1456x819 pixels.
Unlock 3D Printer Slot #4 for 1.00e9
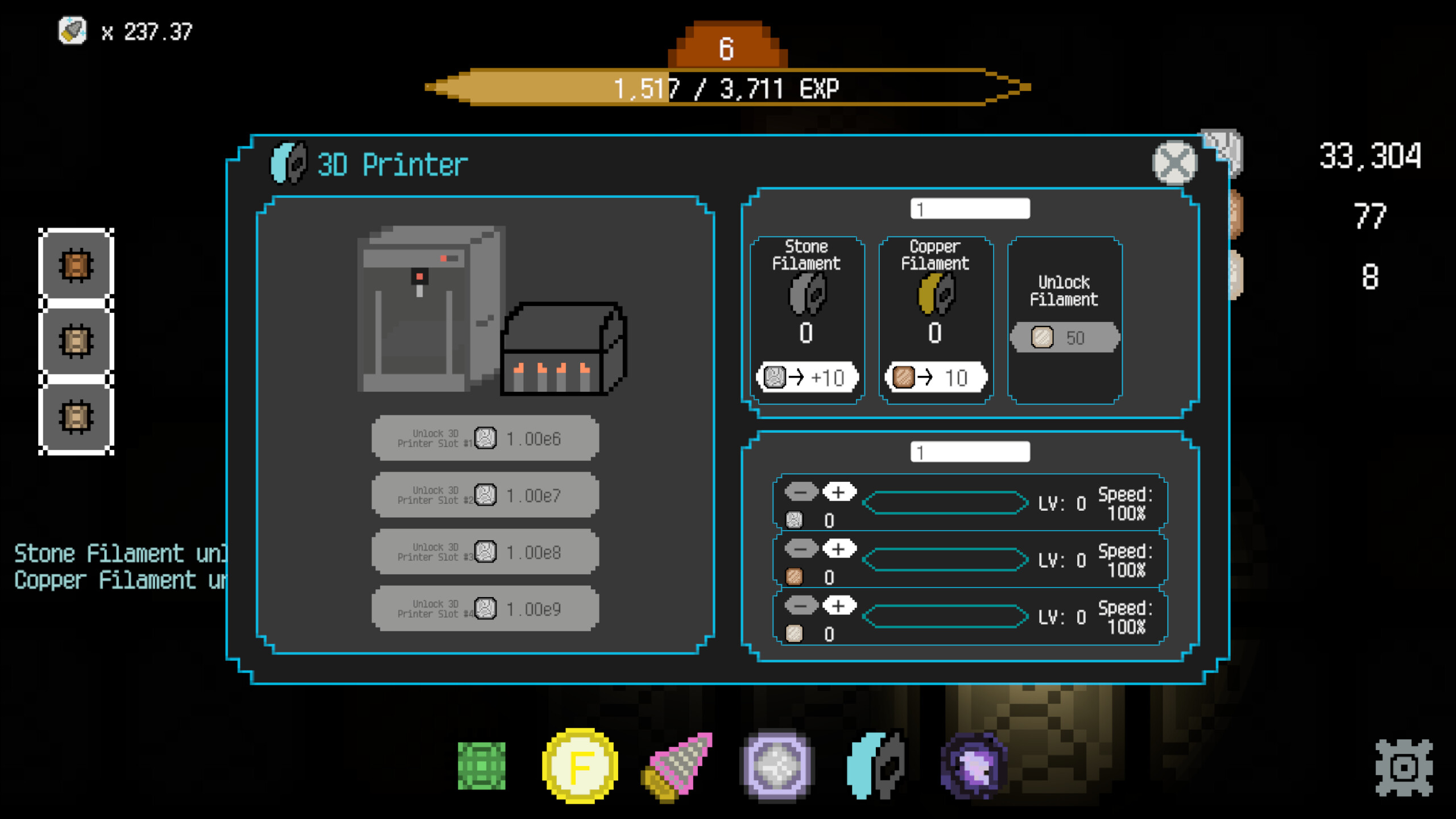click(485, 608)
